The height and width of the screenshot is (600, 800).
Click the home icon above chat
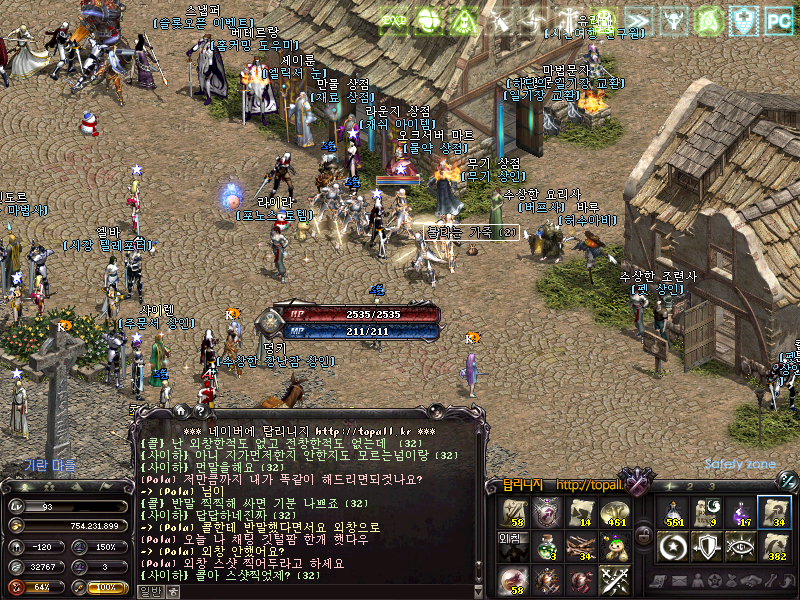pyautogui.click(x=180, y=410)
